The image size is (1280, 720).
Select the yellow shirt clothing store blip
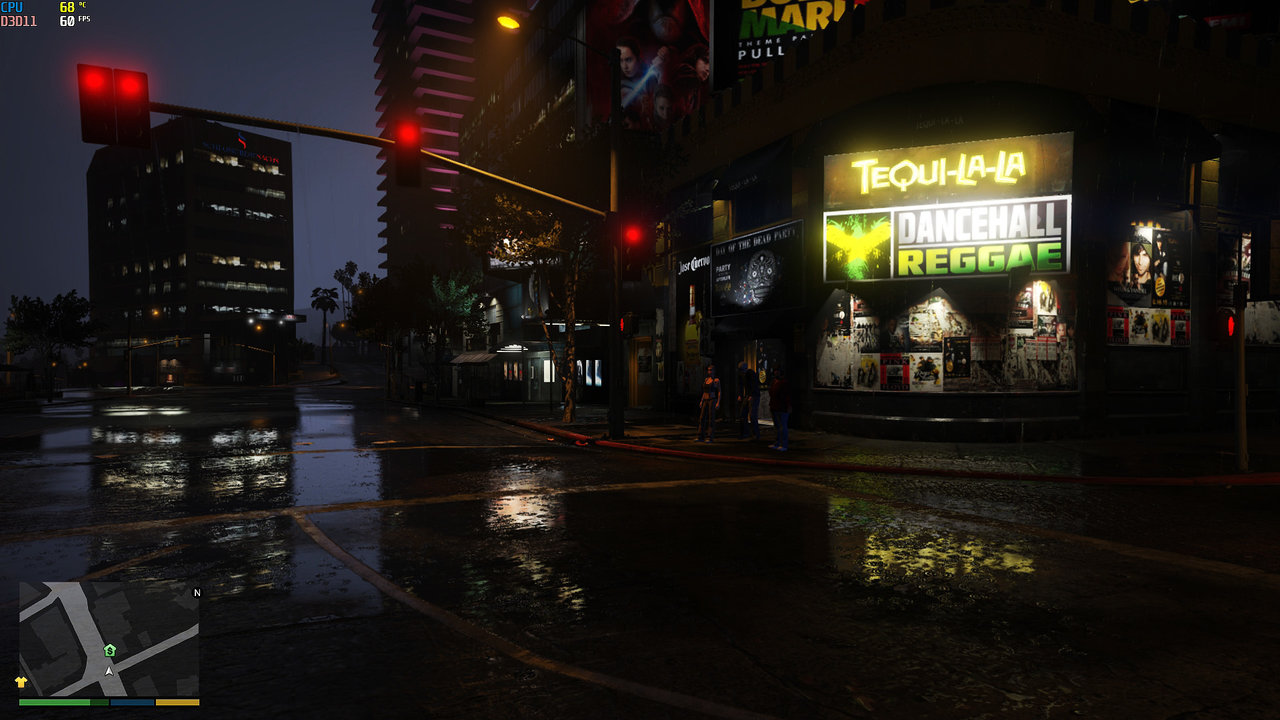click(21, 682)
